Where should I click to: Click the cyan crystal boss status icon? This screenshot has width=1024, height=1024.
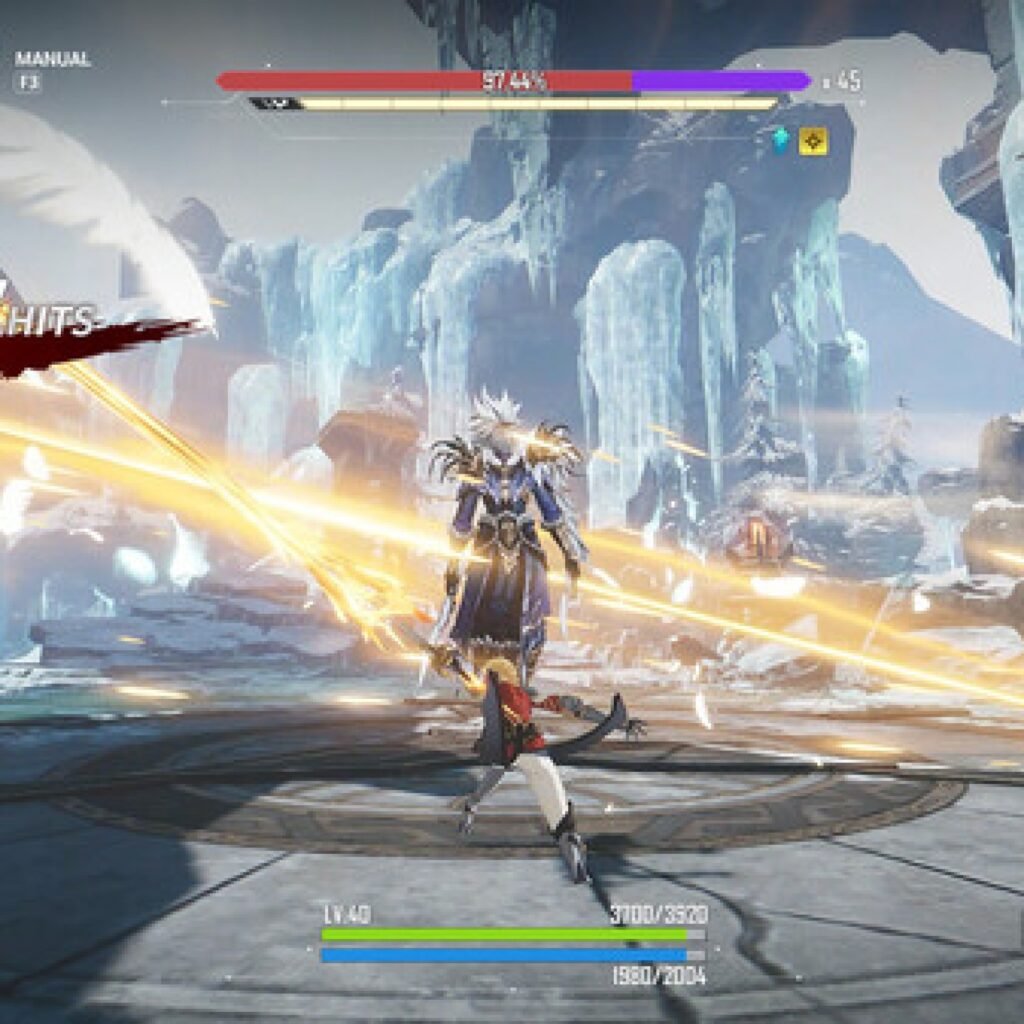780,141
